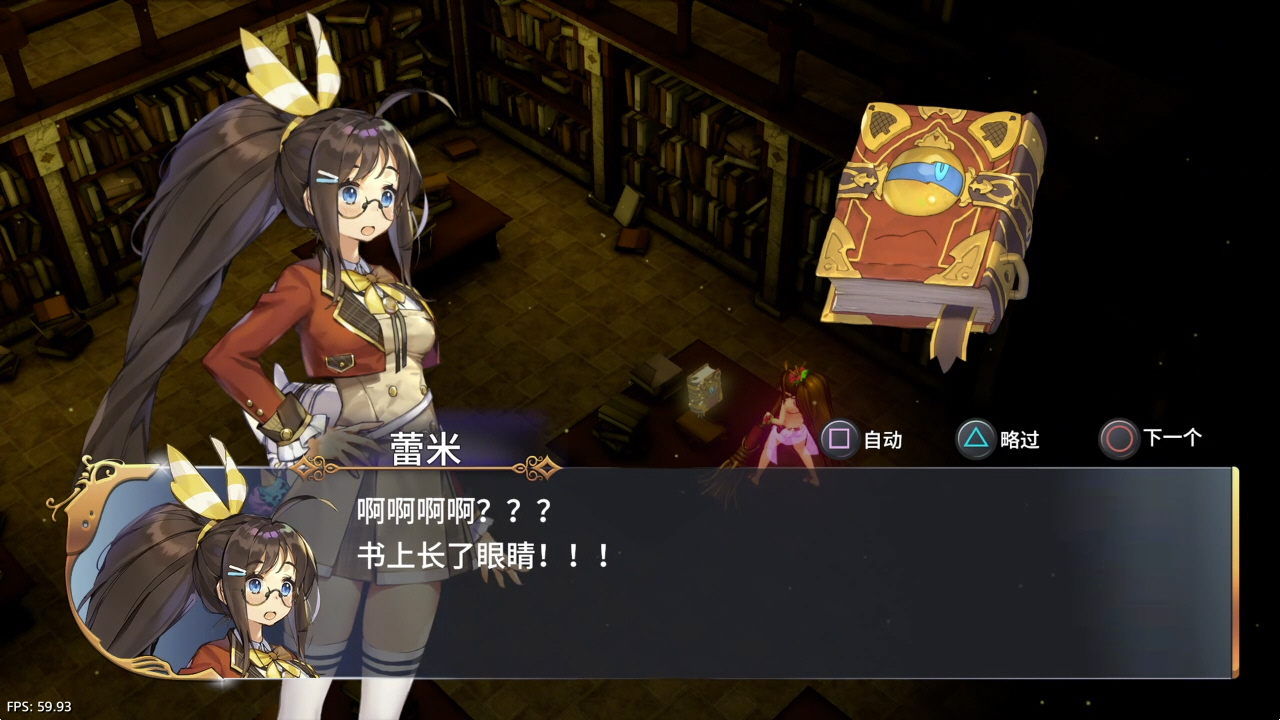1280x720 pixels.
Task: Click the square button Auto icon
Action: (838, 438)
